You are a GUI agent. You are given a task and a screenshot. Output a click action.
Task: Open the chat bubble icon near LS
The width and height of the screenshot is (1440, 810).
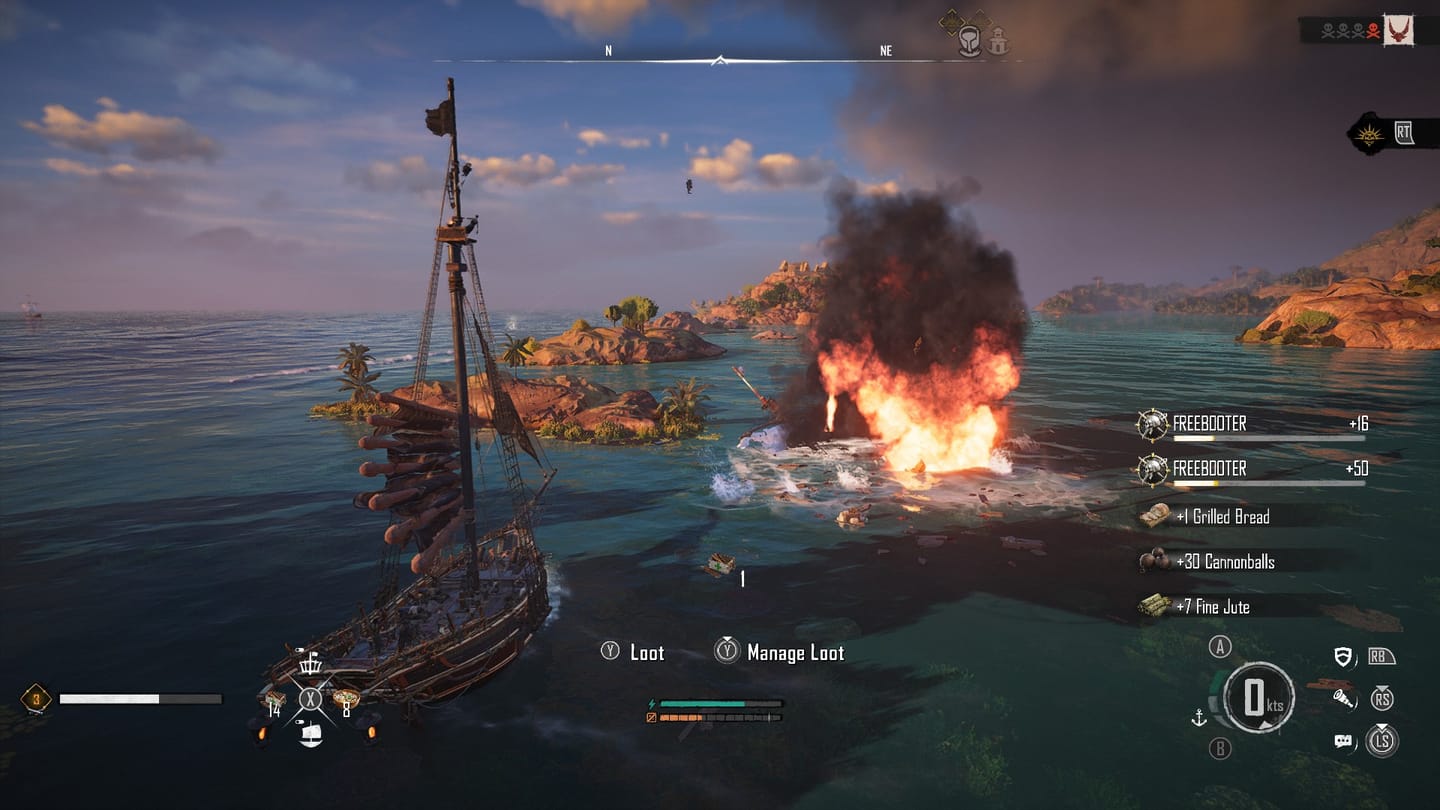point(1343,741)
